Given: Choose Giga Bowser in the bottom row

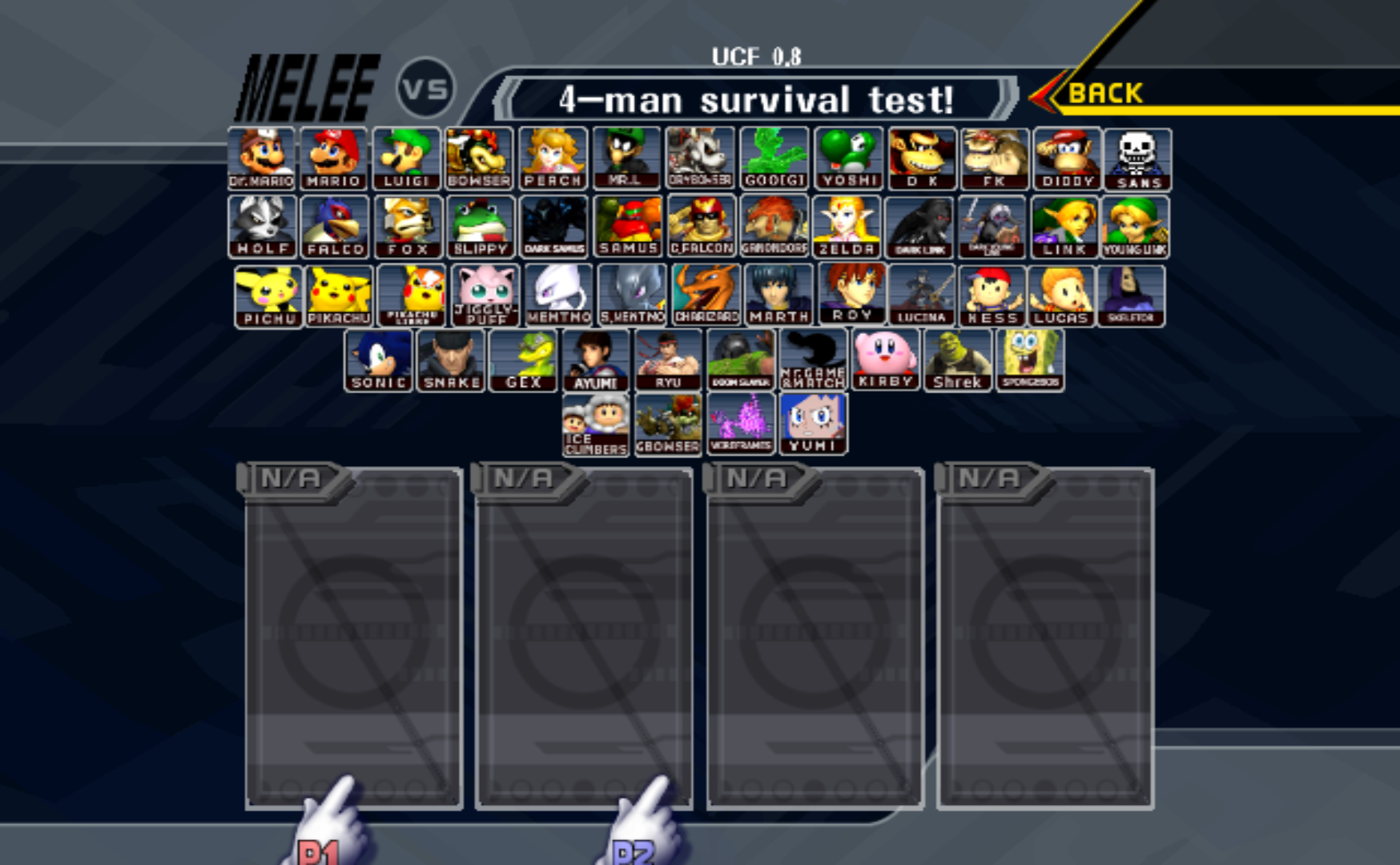Looking at the screenshot, I should (669, 422).
